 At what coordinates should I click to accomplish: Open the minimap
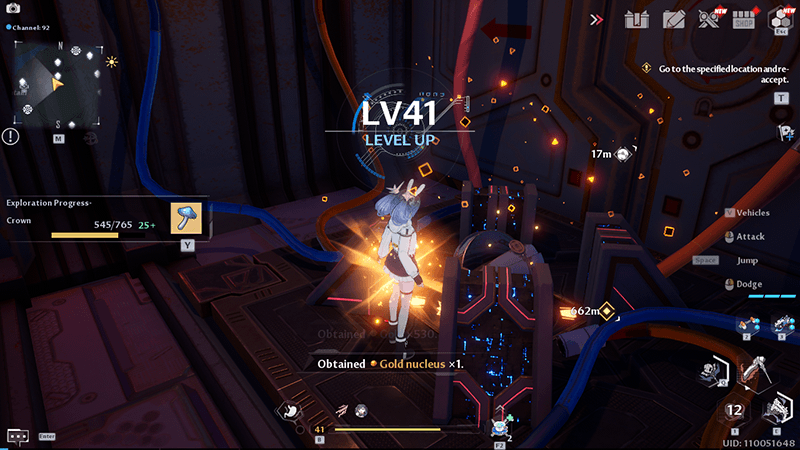point(58,85)
